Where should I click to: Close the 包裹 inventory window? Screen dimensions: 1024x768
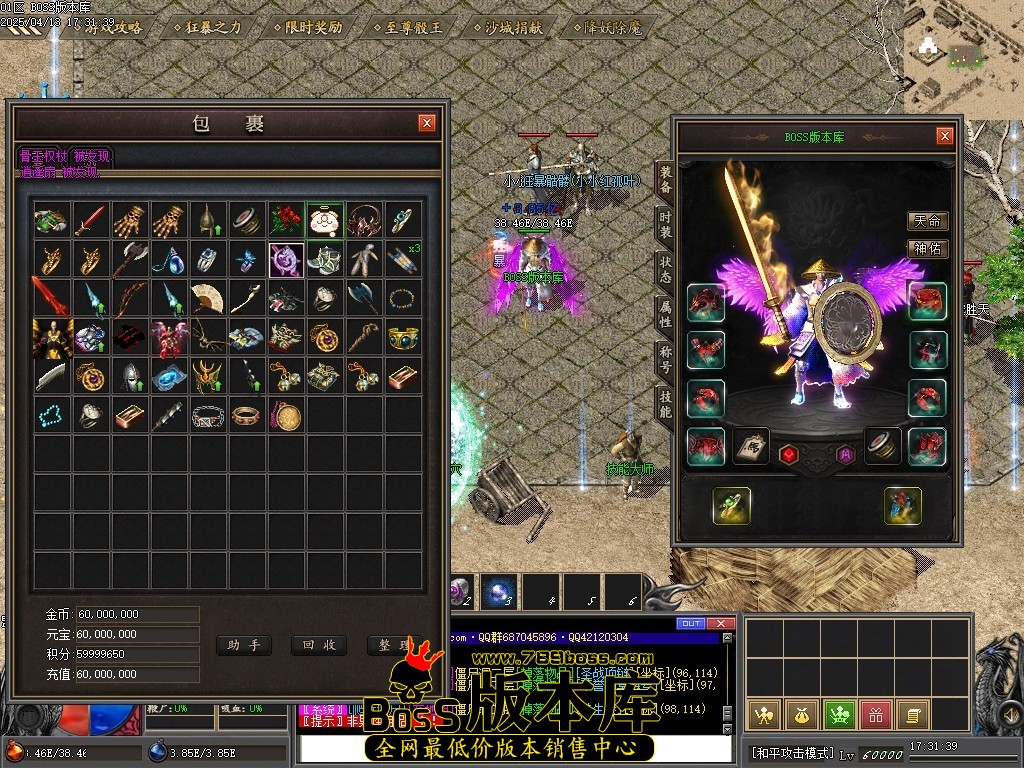(x=427, y=123)
